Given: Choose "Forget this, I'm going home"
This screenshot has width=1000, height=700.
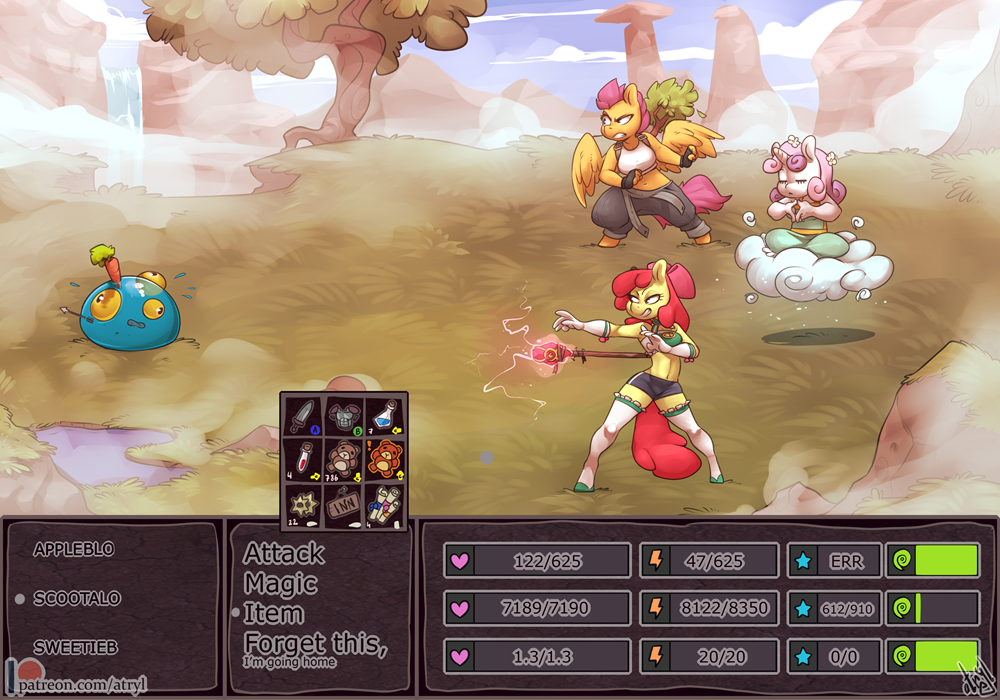Looking at the screenshot, I should pos(314,647).
